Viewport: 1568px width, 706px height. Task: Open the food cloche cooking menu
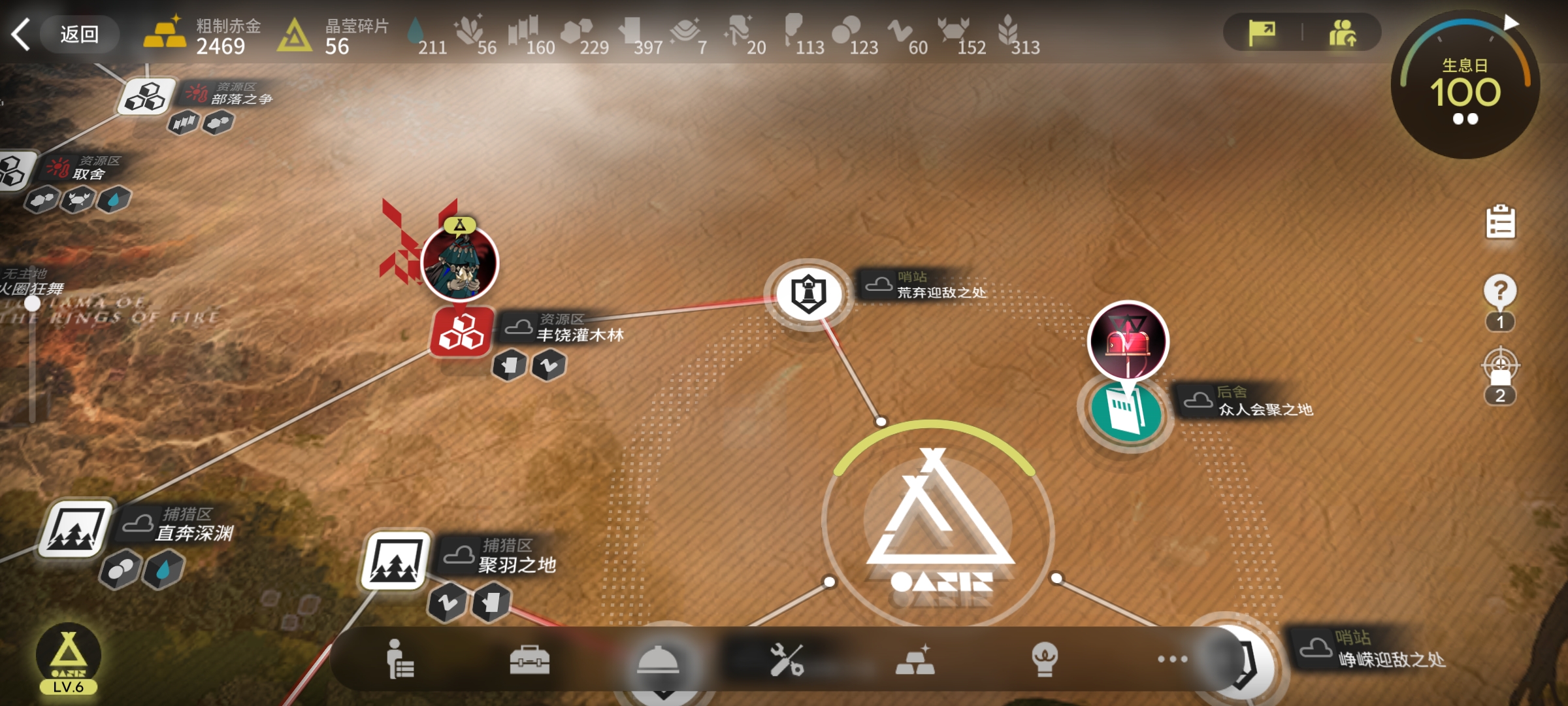(x=658, y=660)
